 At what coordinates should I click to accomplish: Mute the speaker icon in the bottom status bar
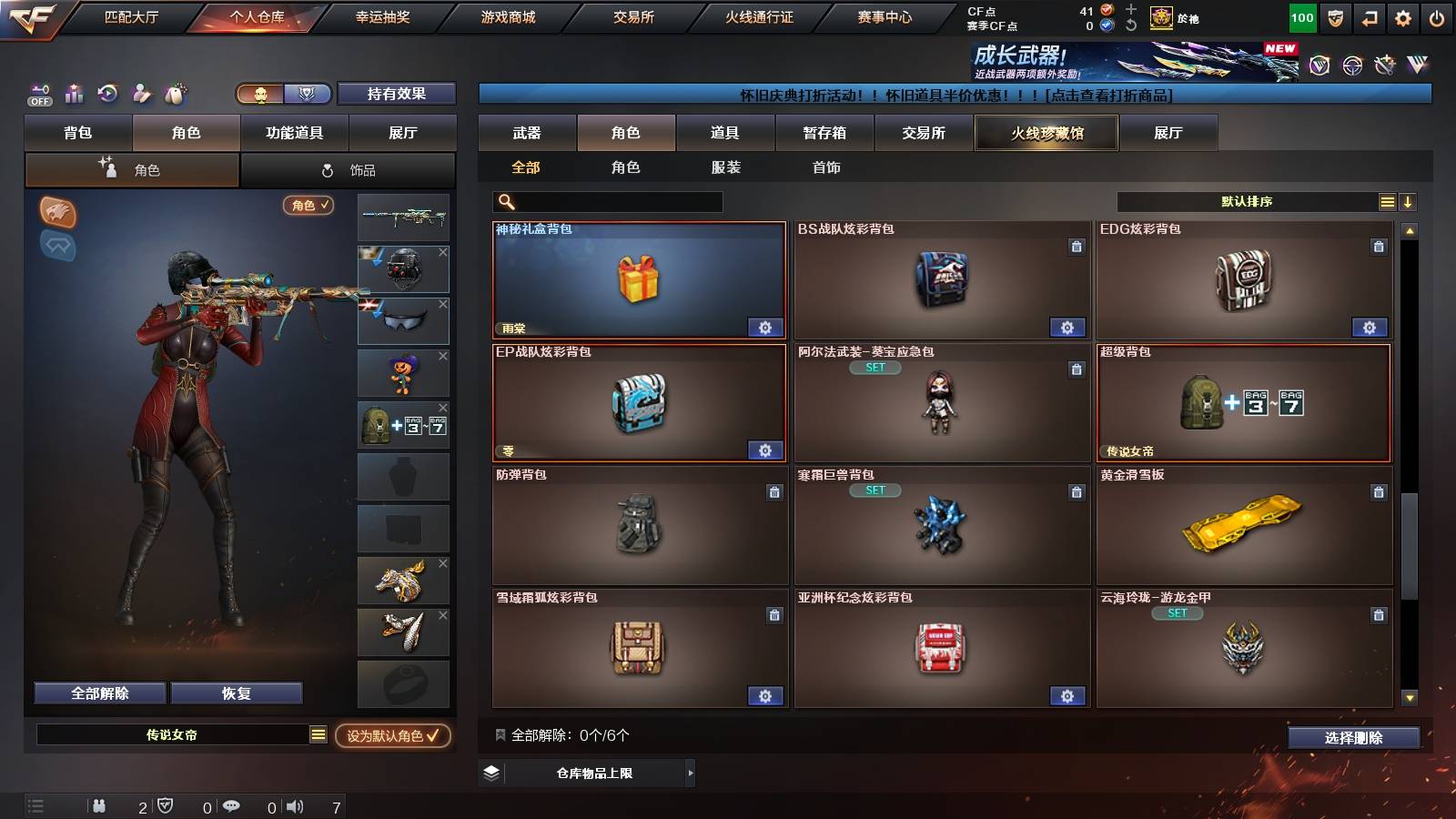click(296, 806)
